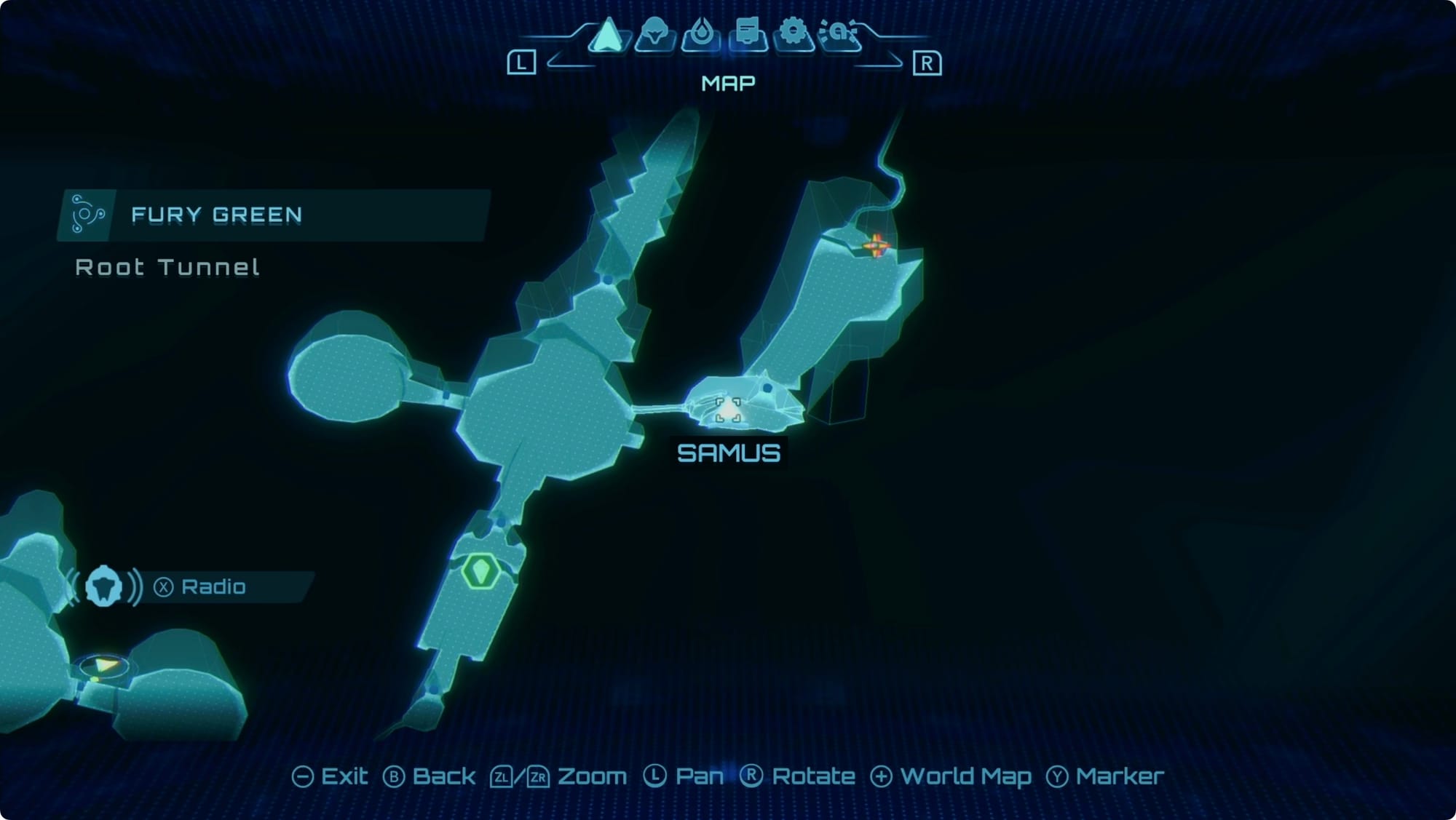The image size is (1456, 820).
Task: Select the green hexagon map icon
Action: point(480,570)
